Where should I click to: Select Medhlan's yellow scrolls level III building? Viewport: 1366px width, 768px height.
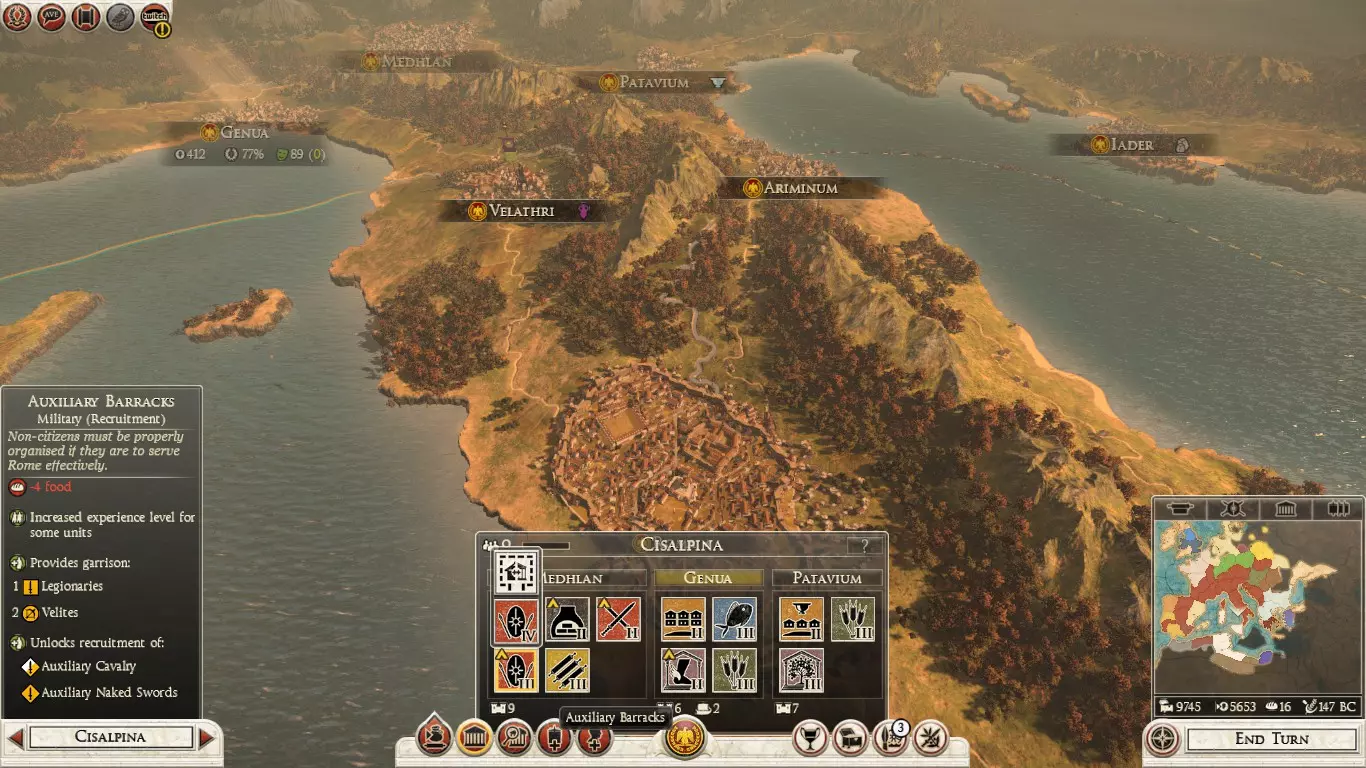click(567, 670)
